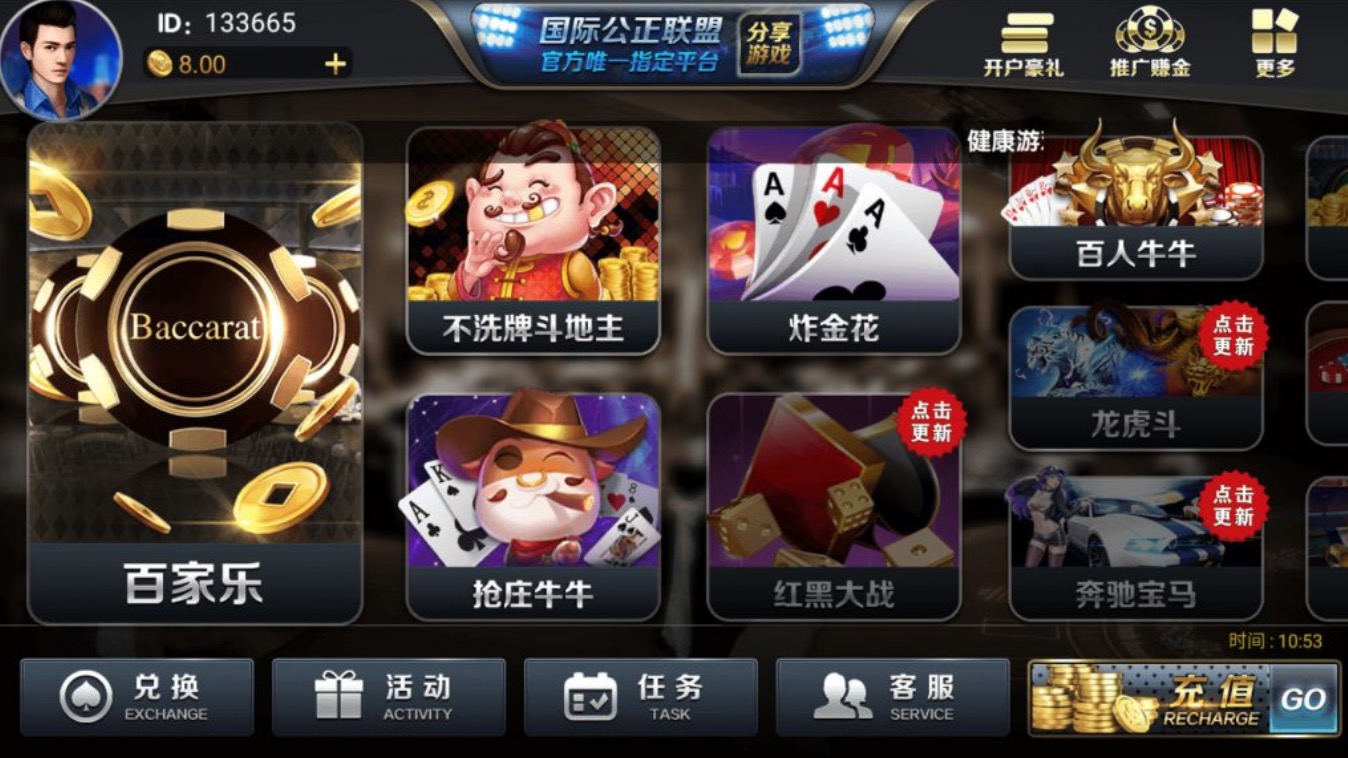Launch the Baccarat (百家乐) game
The width and height of the screenshot is (1348, 758).
pyautogui.click(x=194, y=370)
